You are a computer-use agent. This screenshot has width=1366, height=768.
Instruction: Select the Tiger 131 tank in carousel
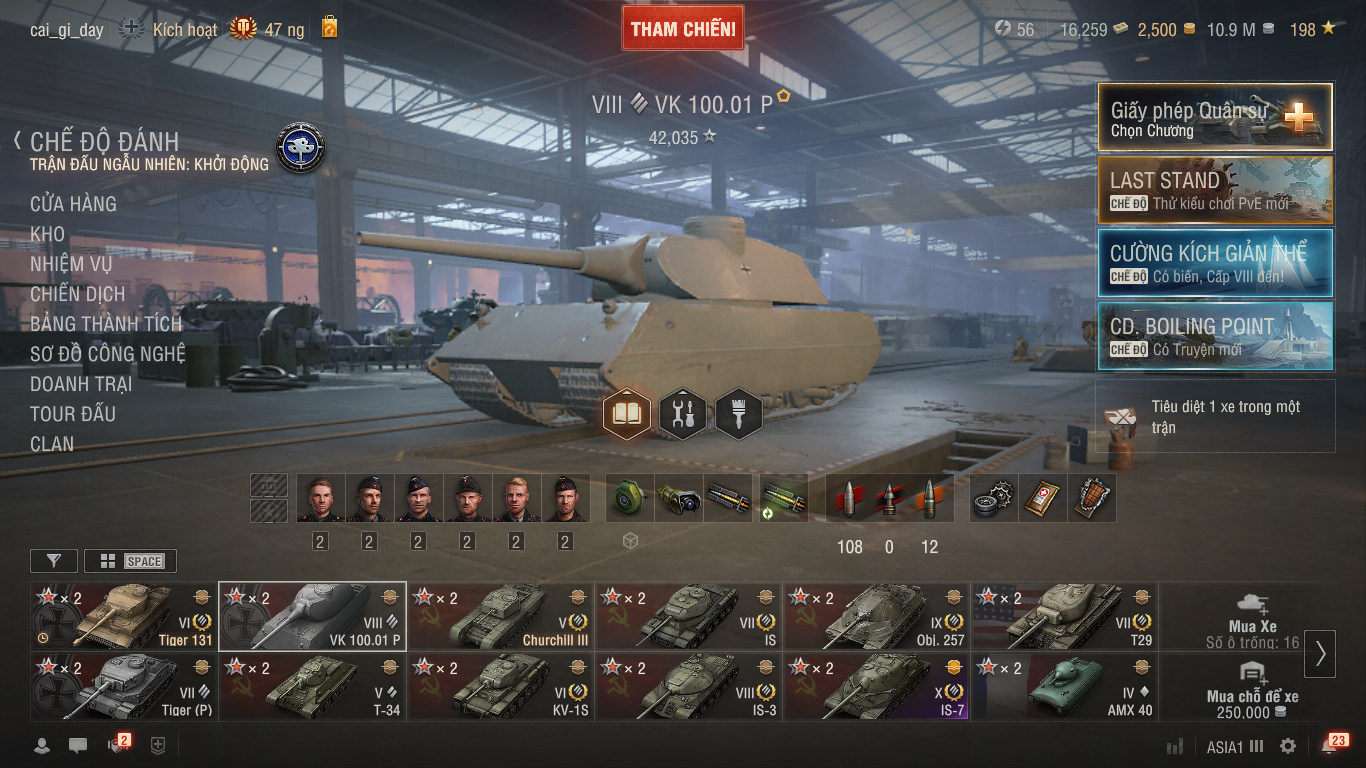pos(124,616)
